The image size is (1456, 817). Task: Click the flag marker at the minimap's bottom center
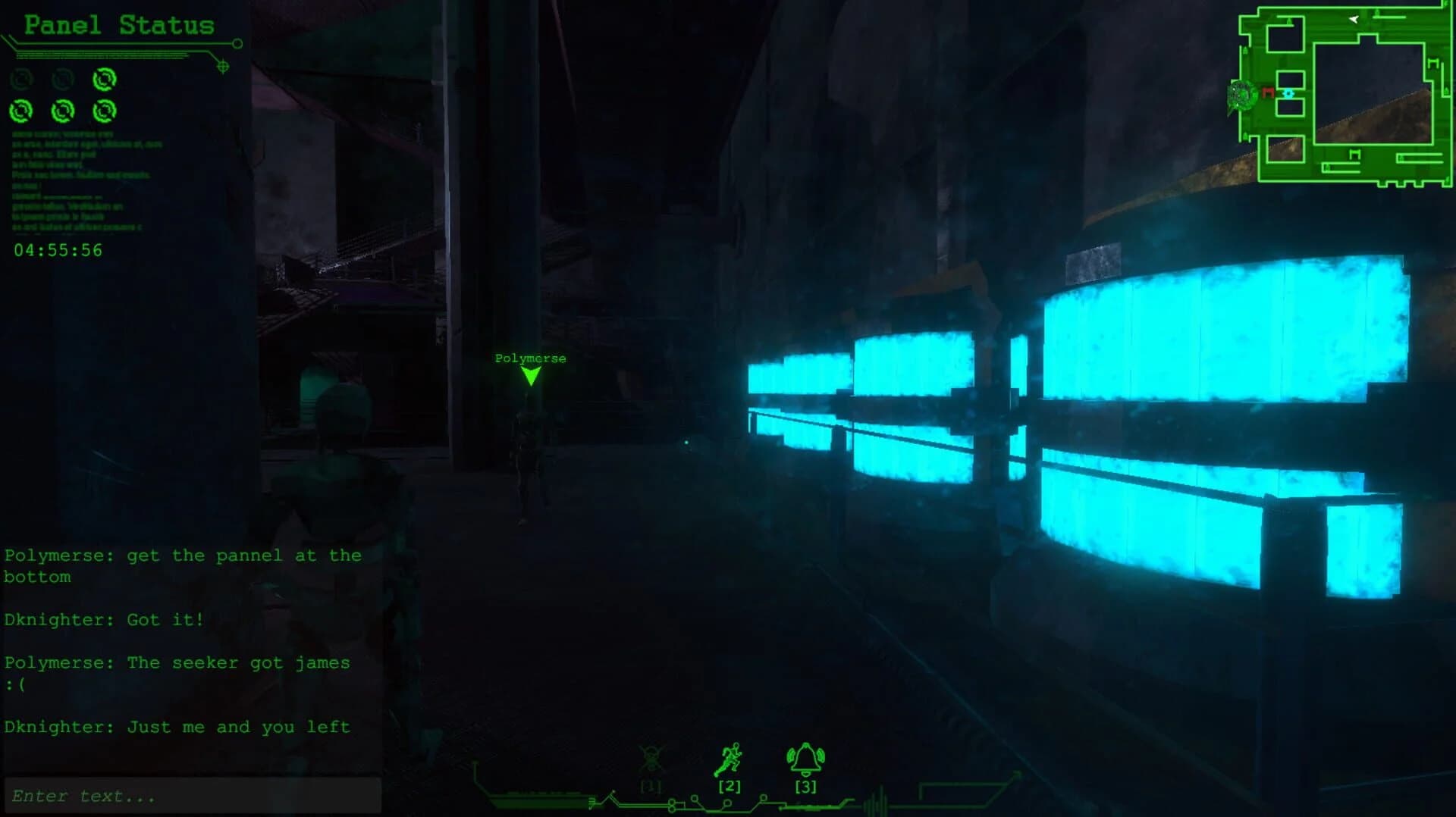(1354, 153)
